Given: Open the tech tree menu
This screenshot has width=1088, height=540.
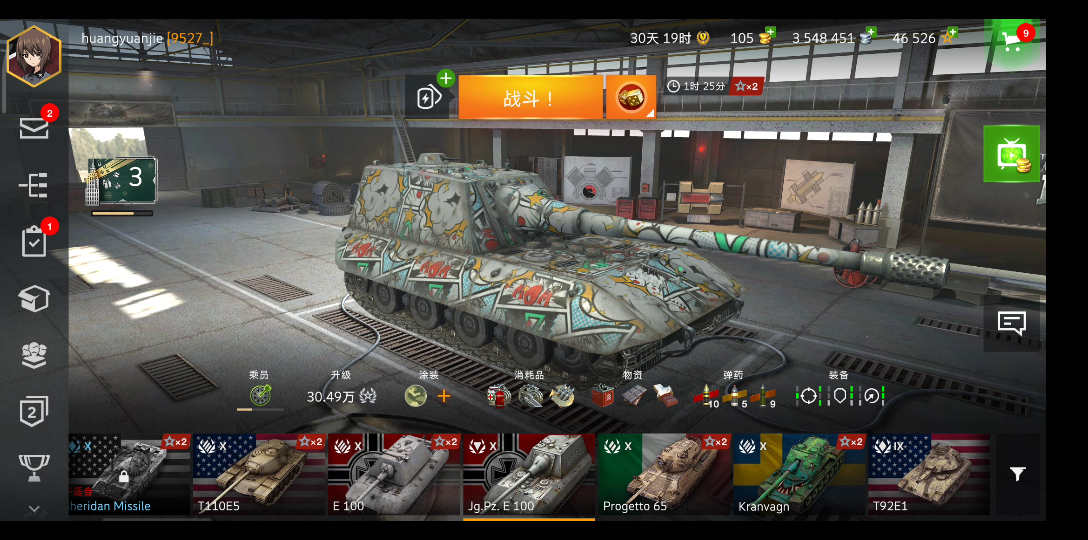Looking at the screenshot, I should click(34, 185).
